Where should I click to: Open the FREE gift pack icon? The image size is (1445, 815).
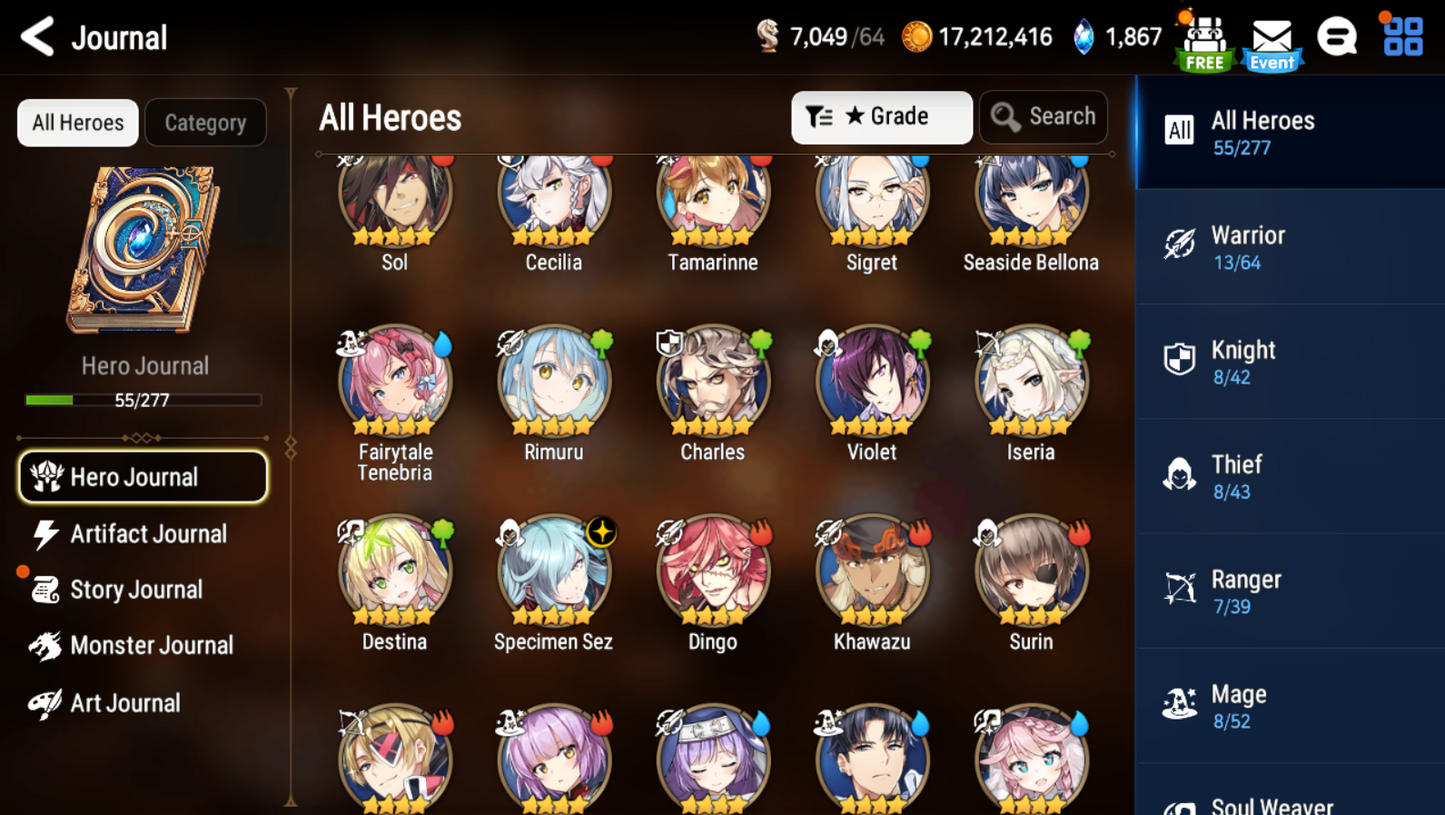tap(1203, 40)
